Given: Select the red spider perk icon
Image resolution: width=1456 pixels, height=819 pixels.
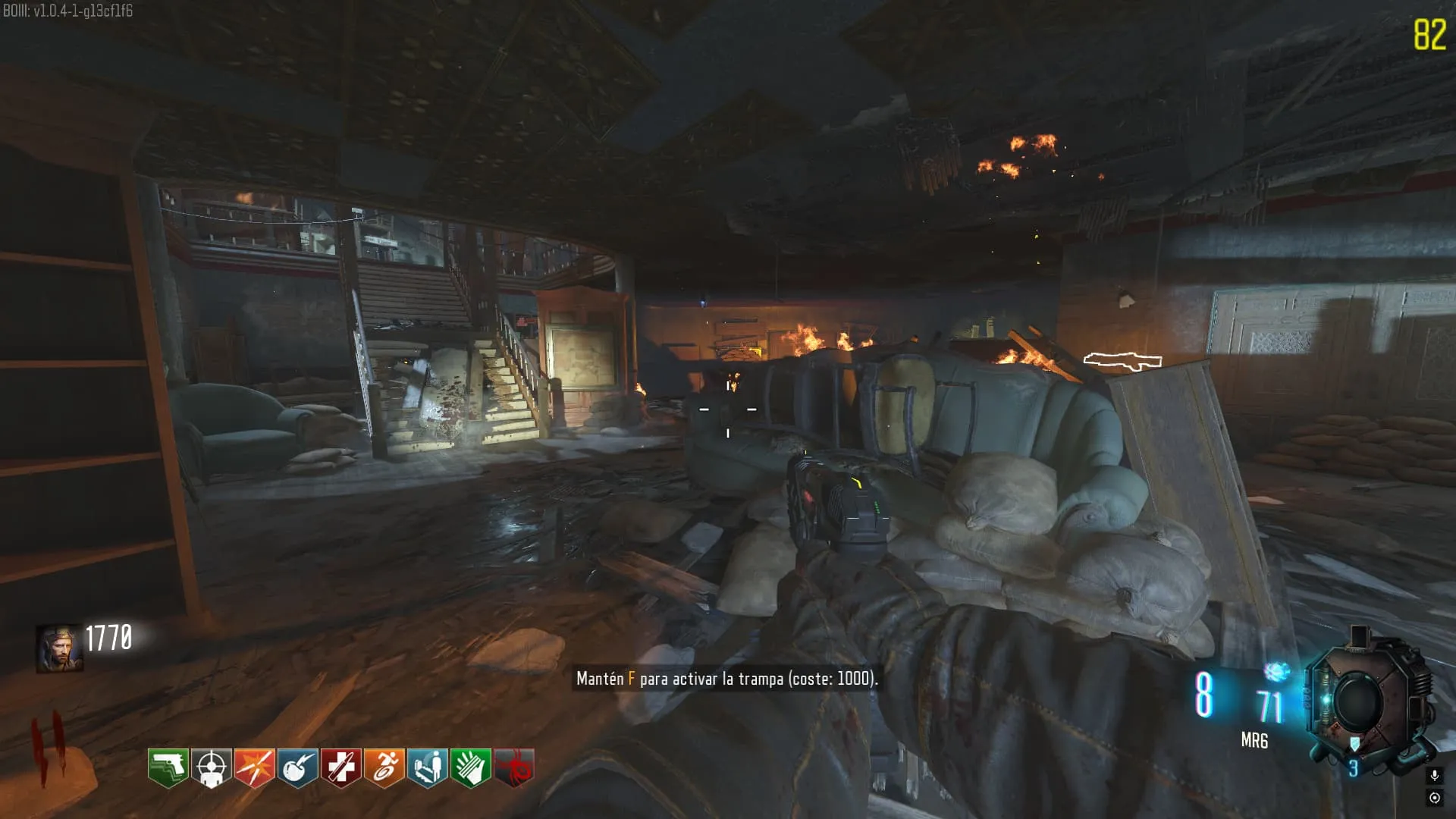Looking at the screenshot, I should coord(514,767).
